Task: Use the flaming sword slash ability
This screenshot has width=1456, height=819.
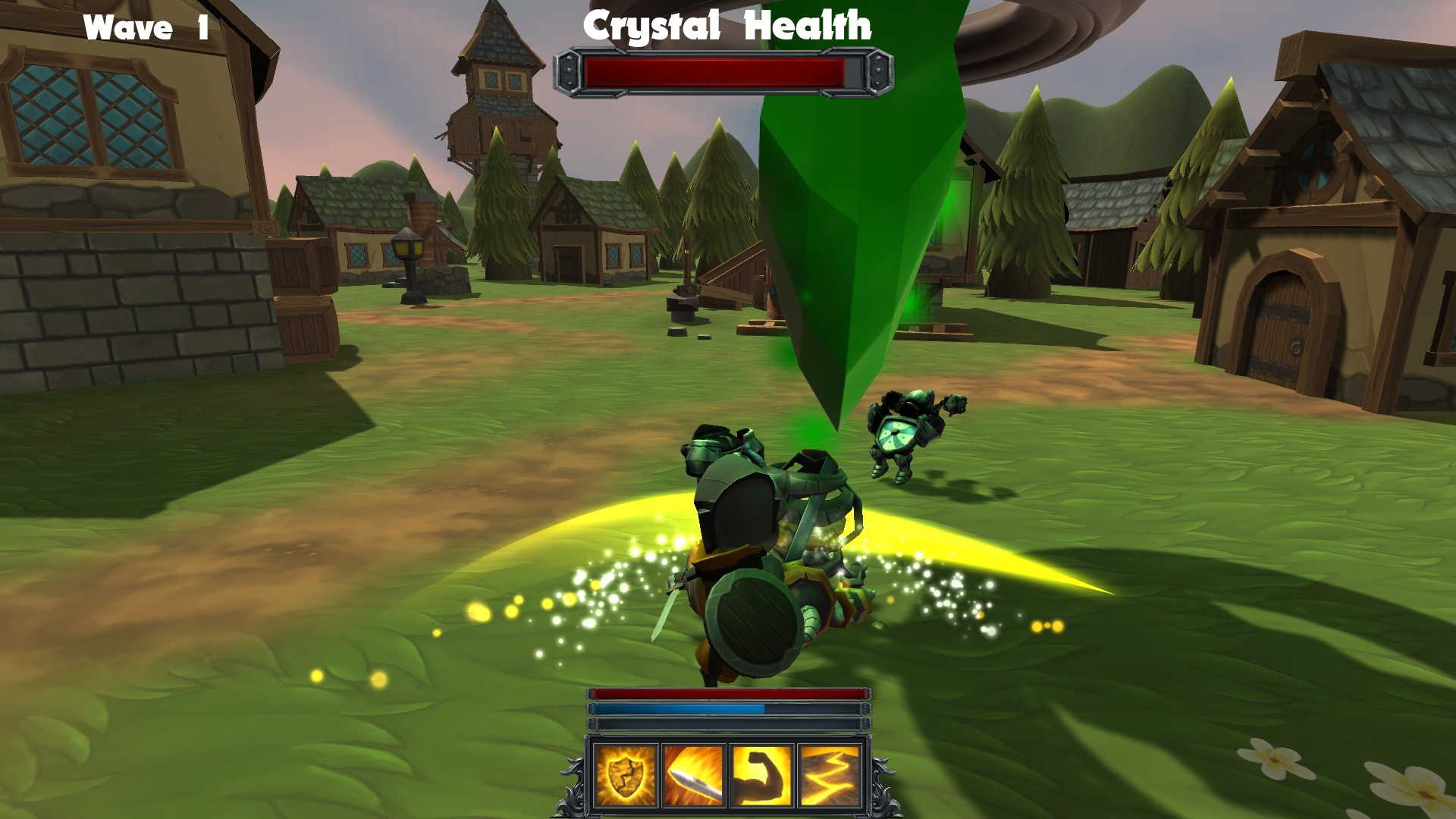Action: (x=693, y=775)
